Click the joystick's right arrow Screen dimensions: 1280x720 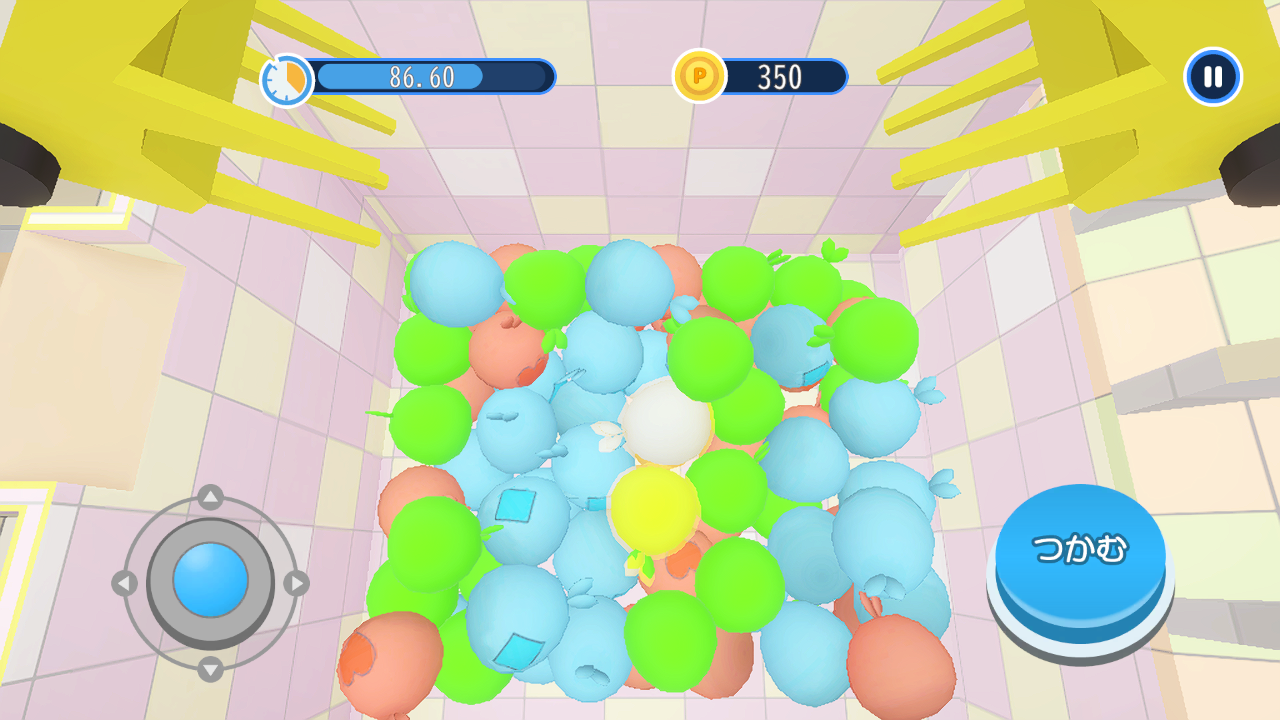pos(296,583)
